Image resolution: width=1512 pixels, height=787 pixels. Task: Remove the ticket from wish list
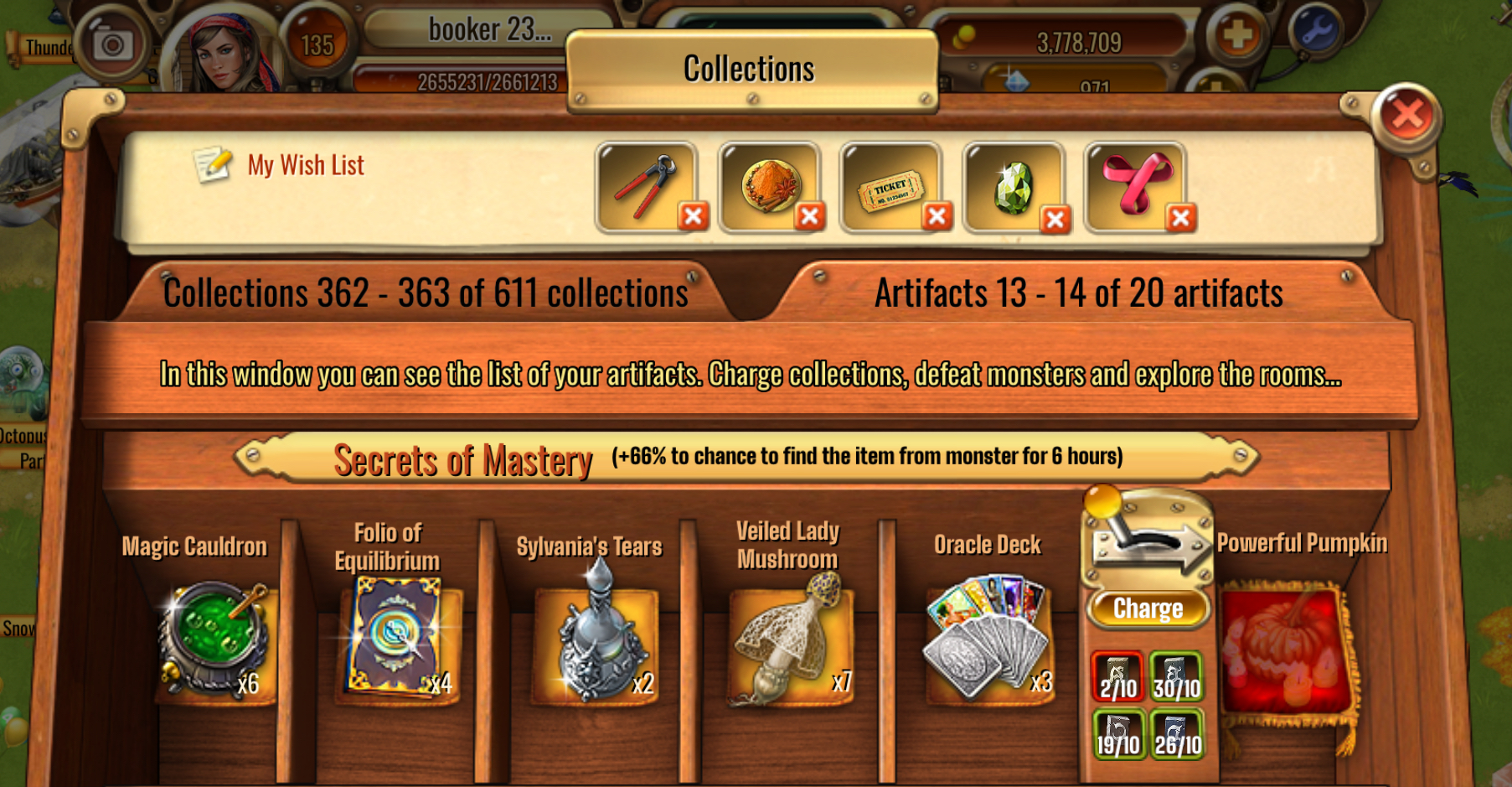(937, 217)
